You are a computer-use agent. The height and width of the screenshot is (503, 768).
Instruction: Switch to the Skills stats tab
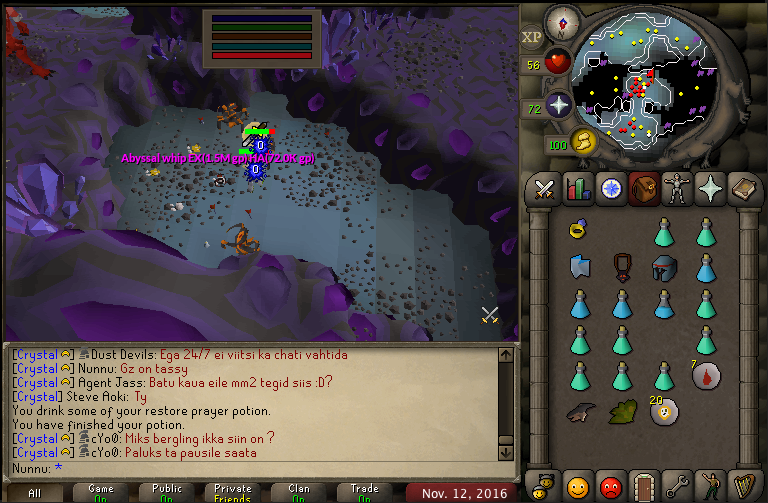(577, 187)
